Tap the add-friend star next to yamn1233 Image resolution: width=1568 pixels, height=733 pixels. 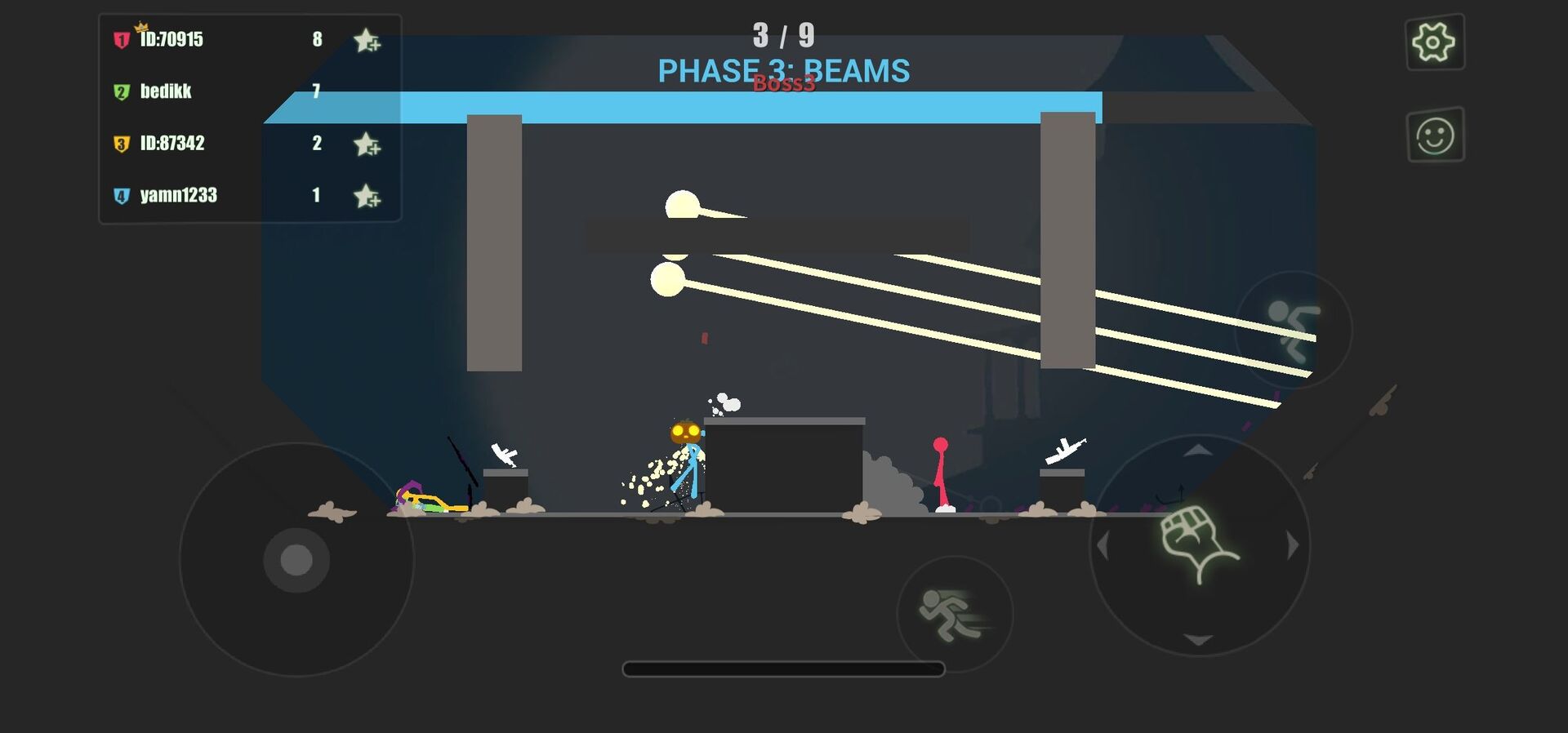coord(366,195)
